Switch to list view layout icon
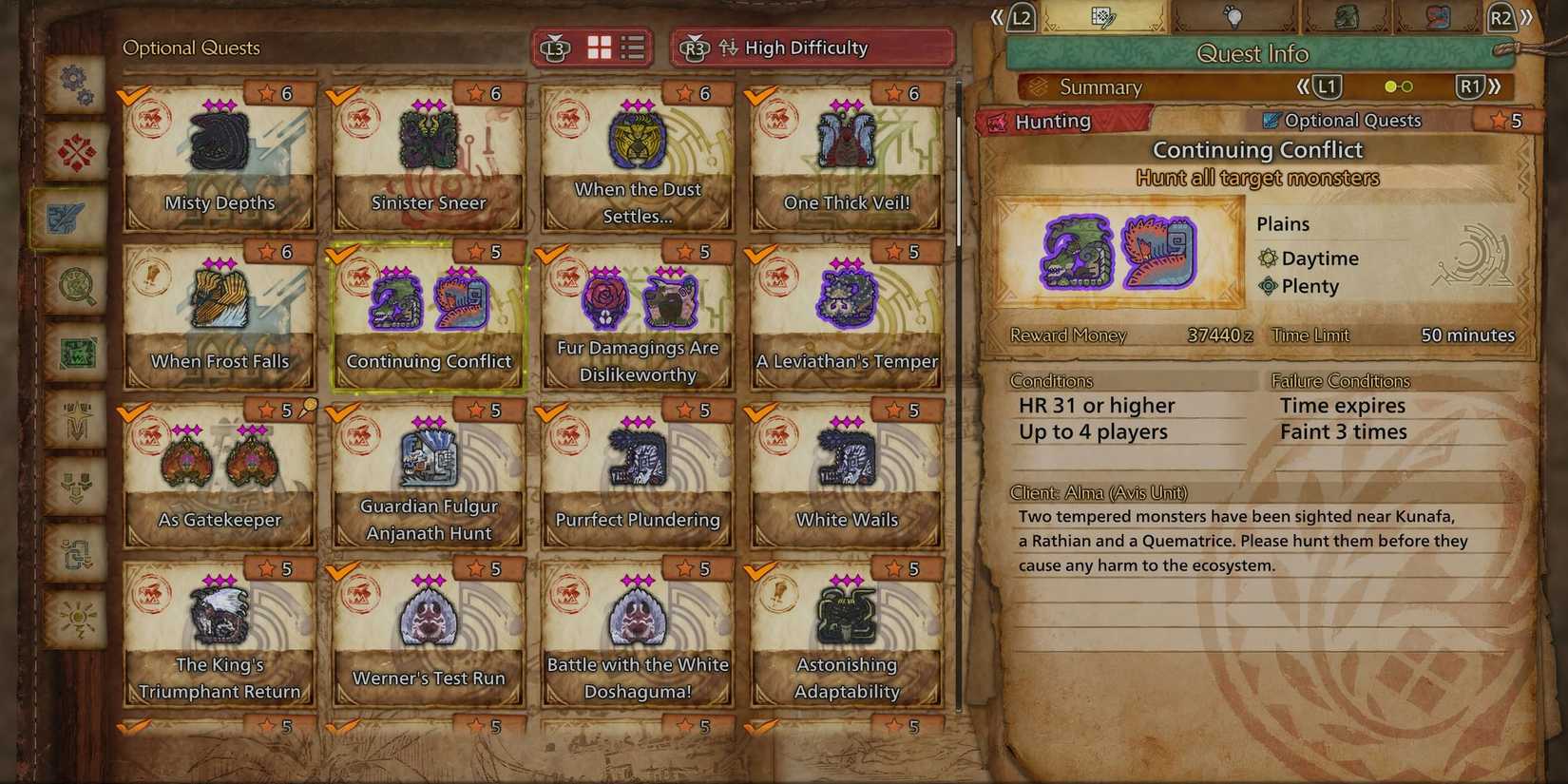 (x=633, y=47)
